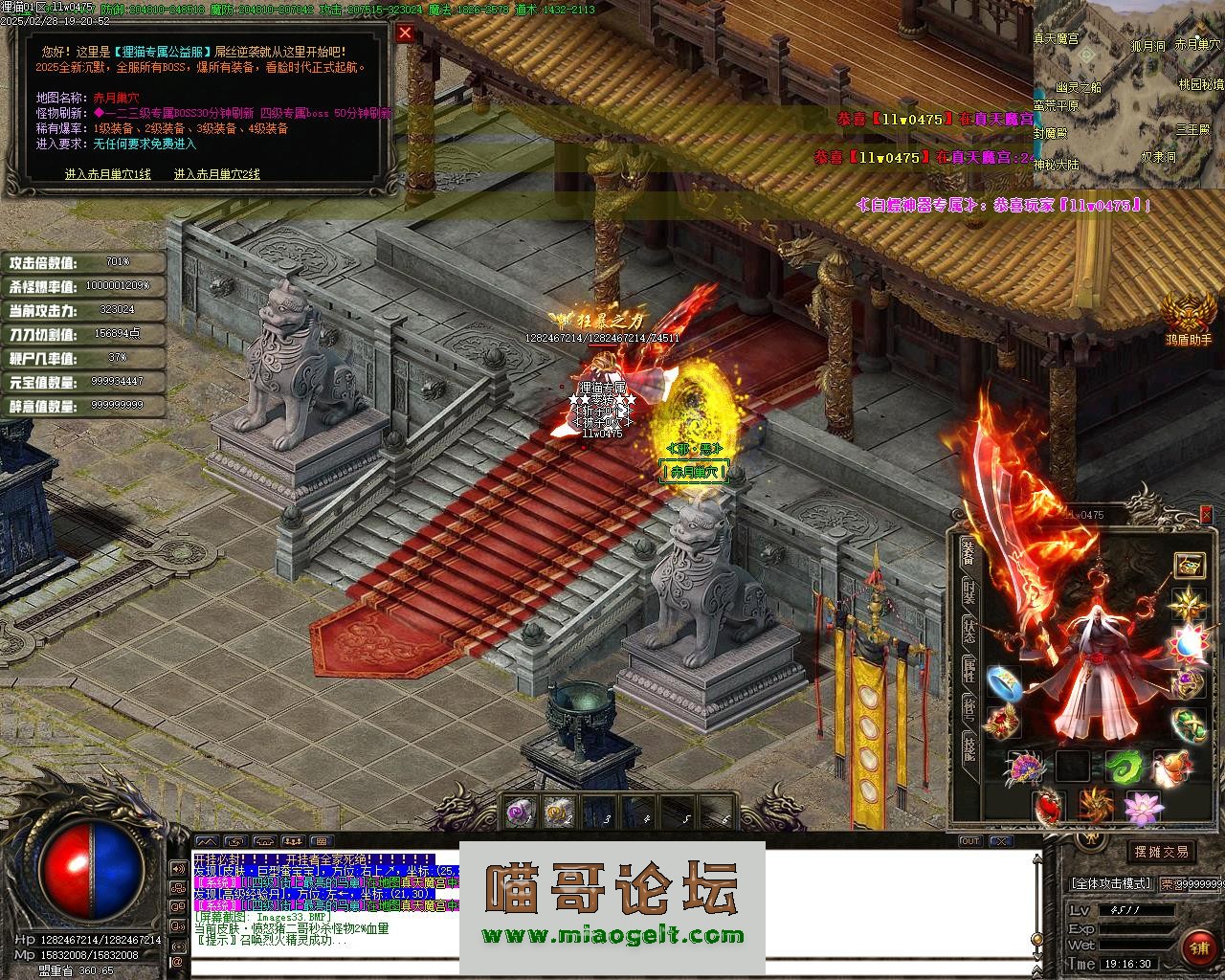Click the 摆摊交易 stall trade button
The width and height of the screenshot is (1225, 980).
[x=1161, y=852]
